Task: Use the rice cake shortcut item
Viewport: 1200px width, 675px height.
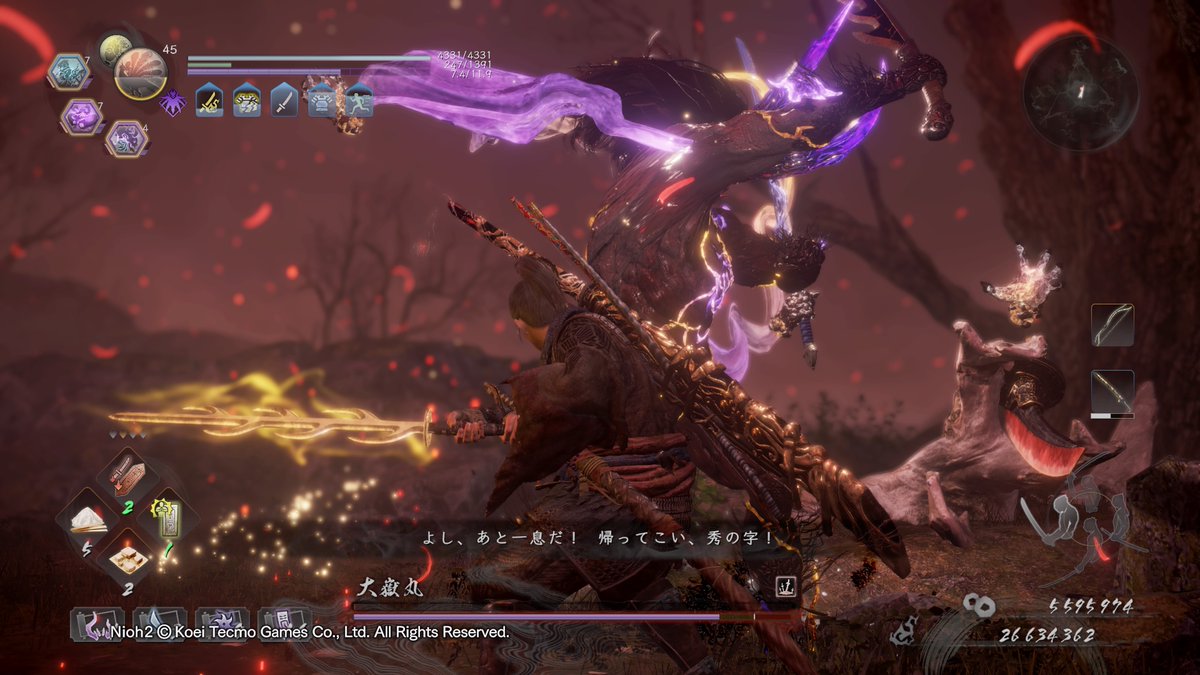Action: pos(126,558)
